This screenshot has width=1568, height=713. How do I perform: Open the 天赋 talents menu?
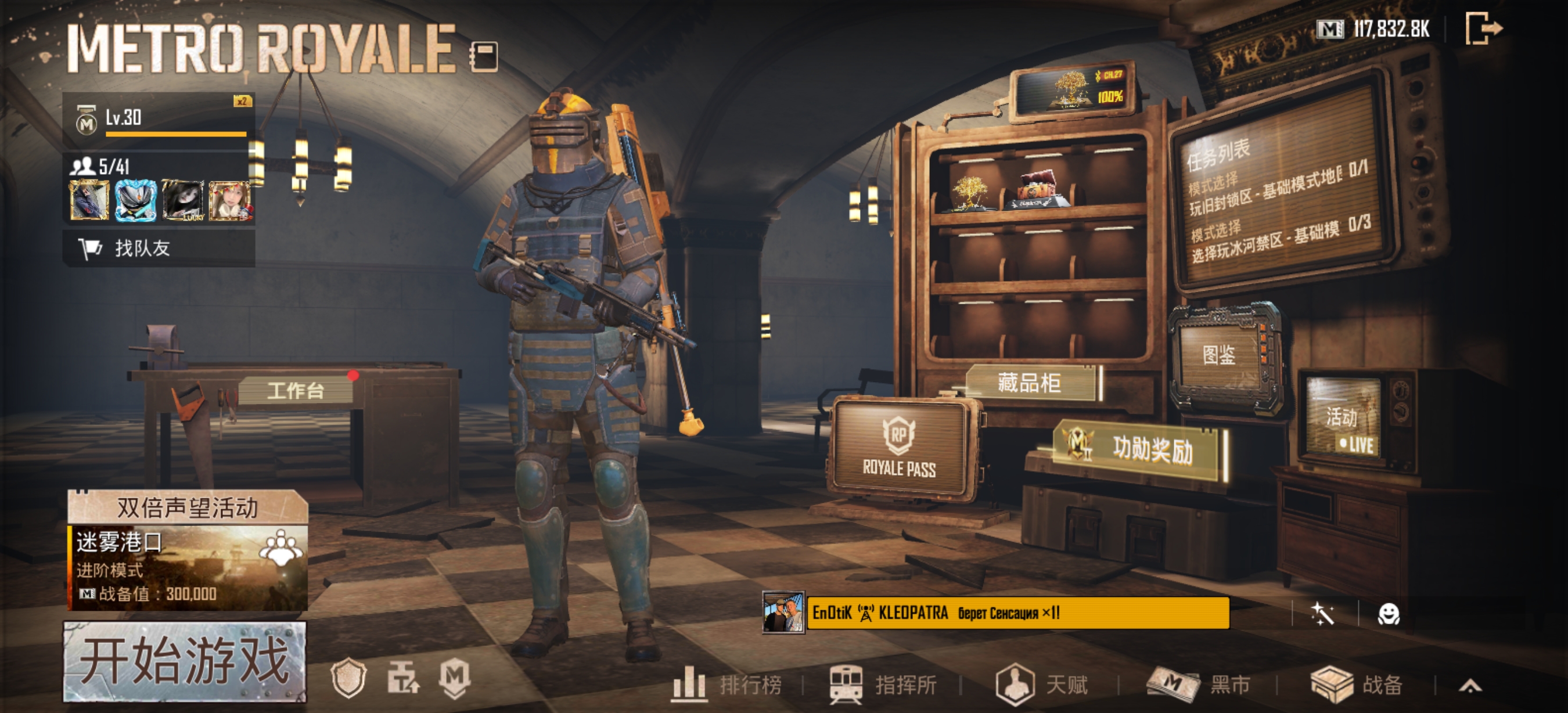click(1042, 685)
